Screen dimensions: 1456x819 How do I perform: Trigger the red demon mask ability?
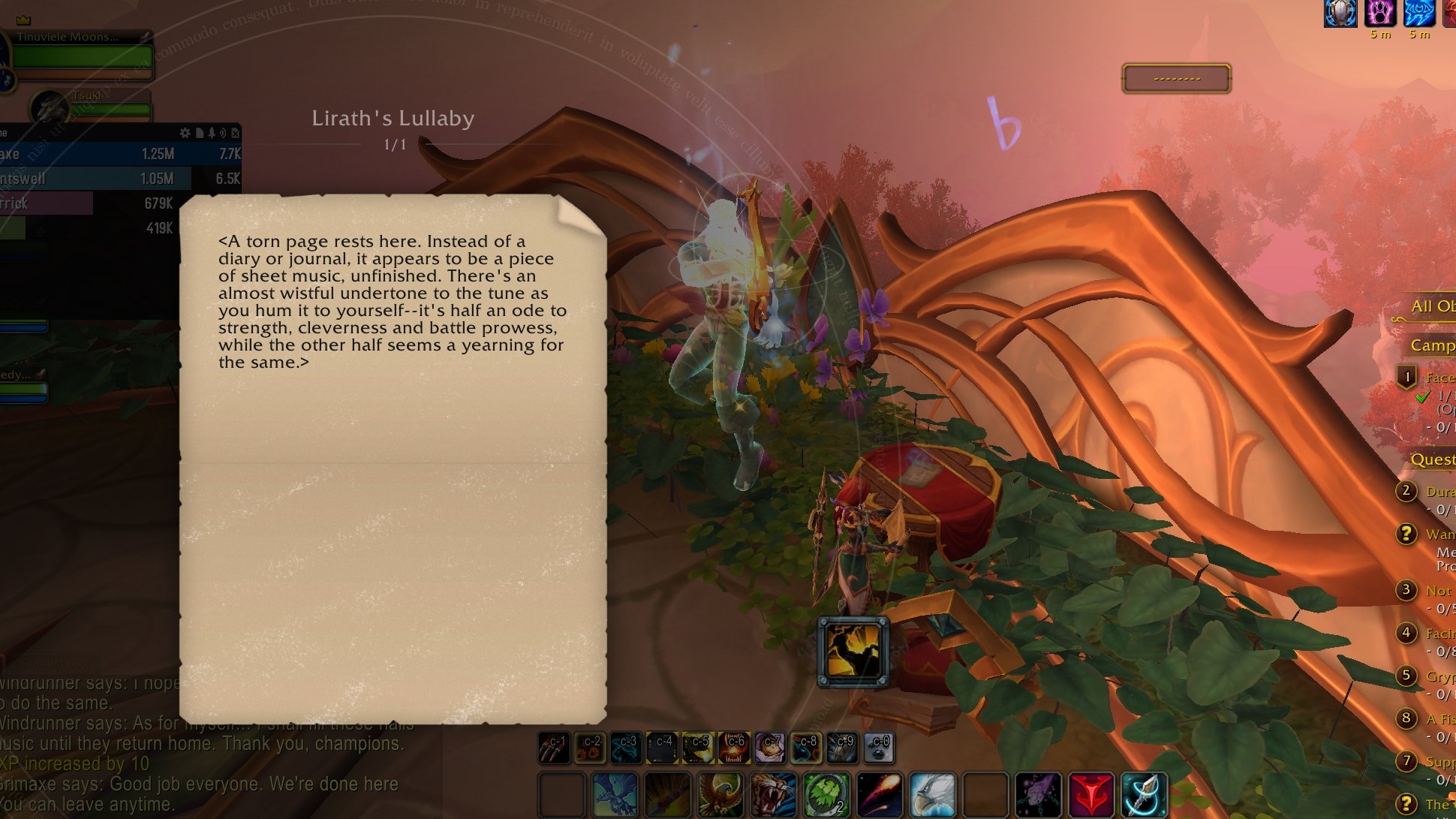click(x=1091, y=794)
